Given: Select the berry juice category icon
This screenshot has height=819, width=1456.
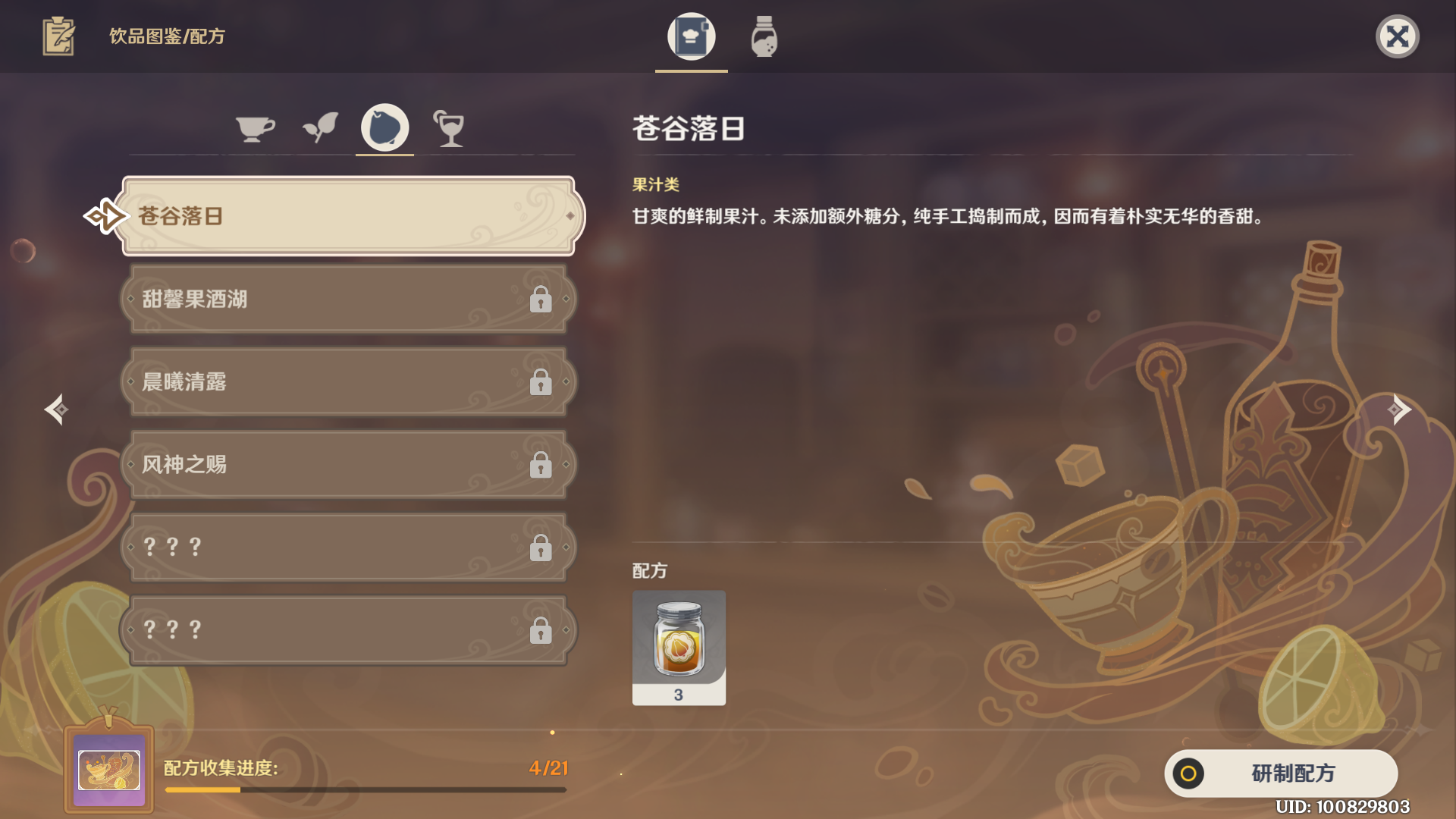Looking at the screenshot, I should pyautogui.click(x=384, y=127).
